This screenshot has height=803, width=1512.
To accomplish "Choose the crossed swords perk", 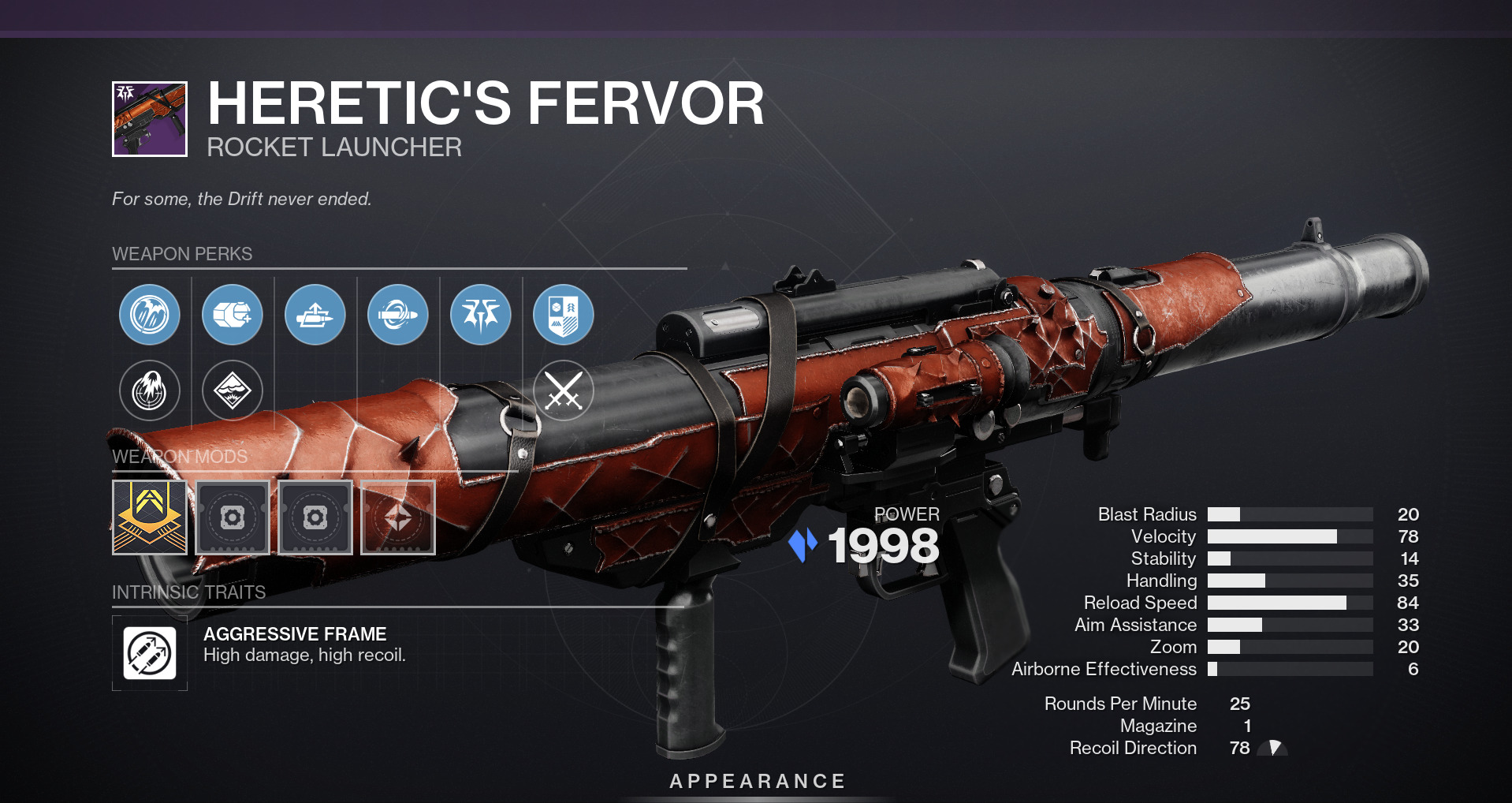I will pyautogui.click(x=564, y=390).
